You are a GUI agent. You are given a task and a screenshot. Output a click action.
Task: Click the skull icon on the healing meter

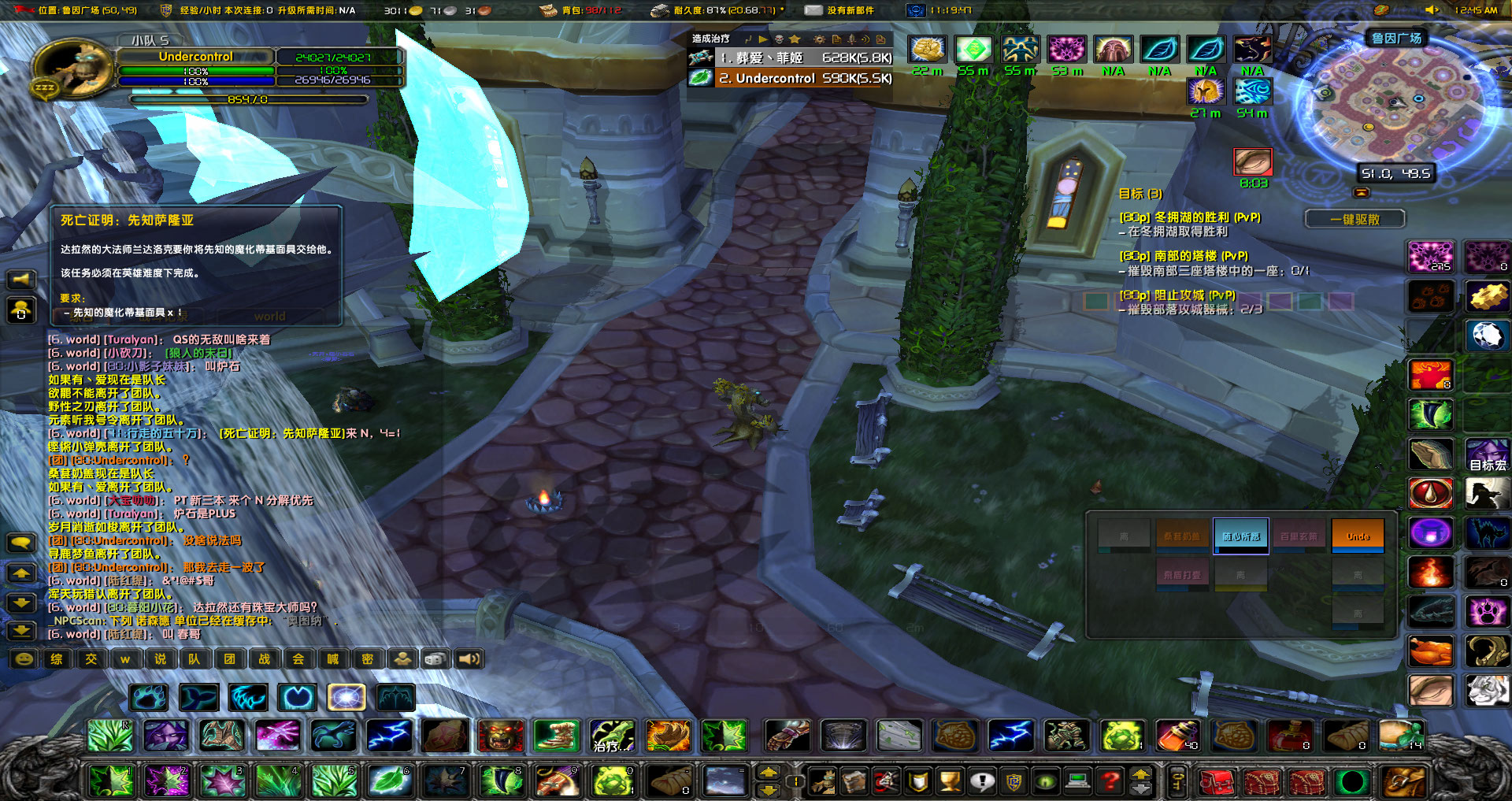(780, 40)
